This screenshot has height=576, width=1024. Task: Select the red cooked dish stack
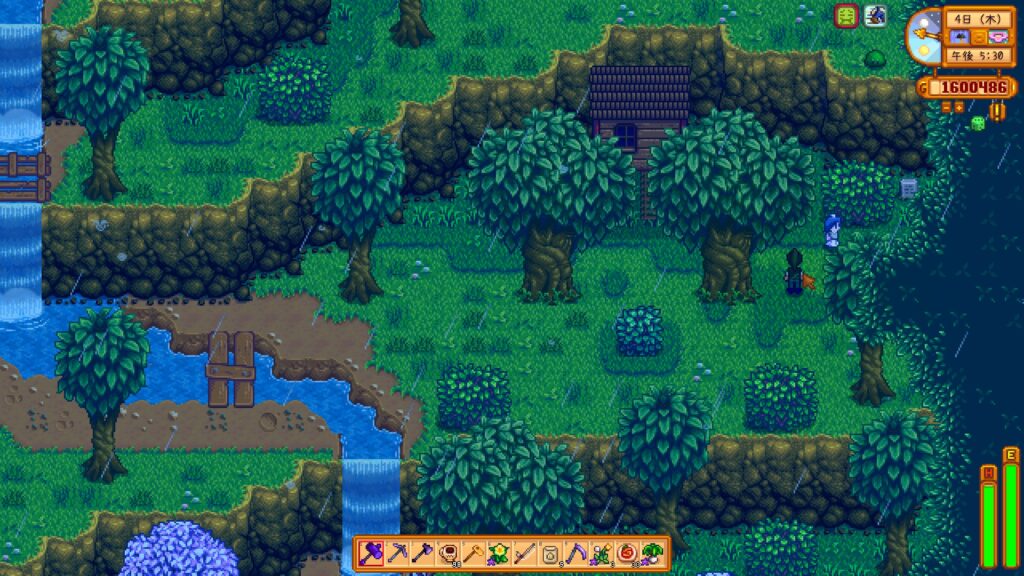click(628, 553)
